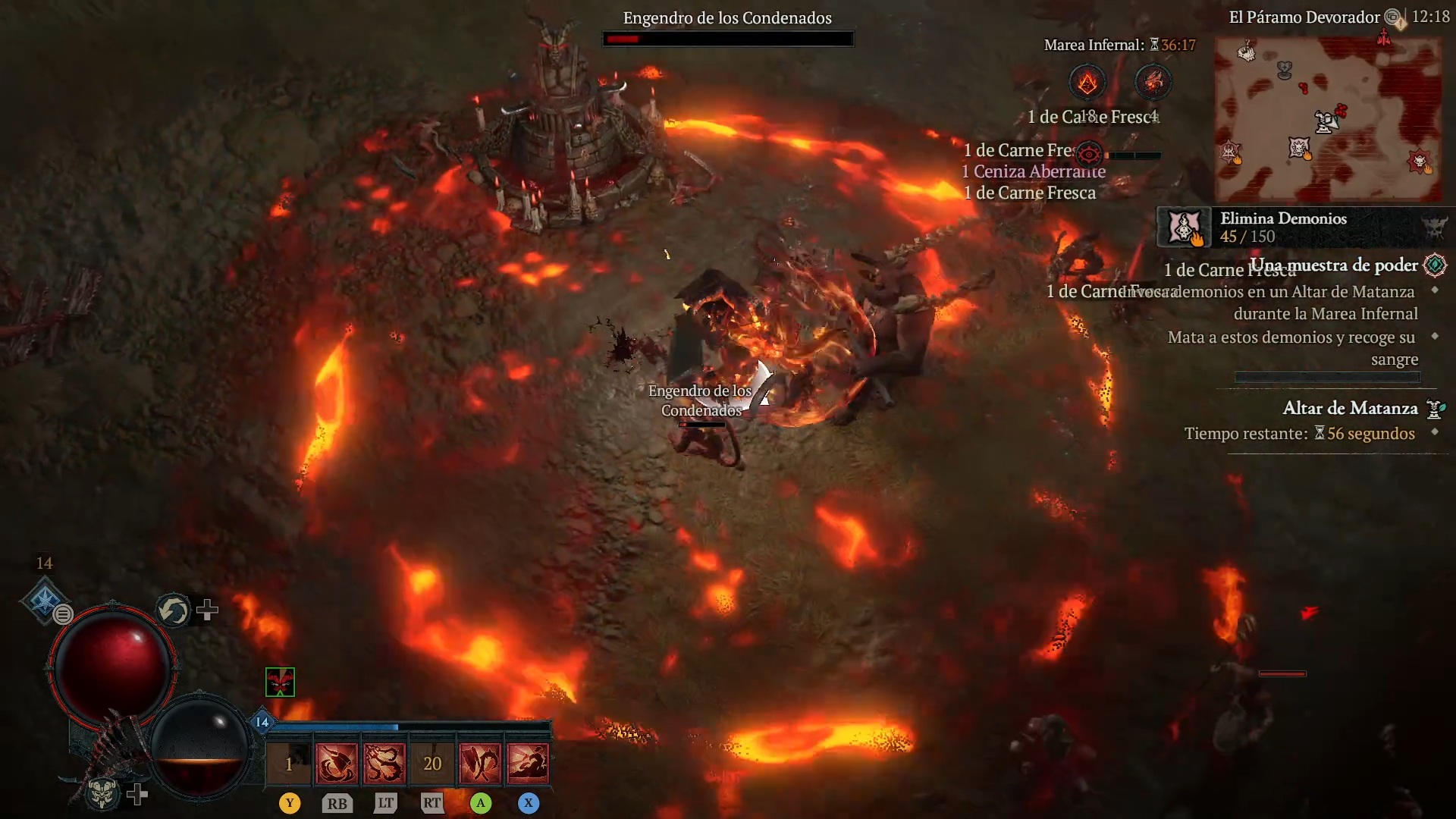The image size is (1456, 819).
Task: Activate the leaping warrior skill slot
Action: click(528, 763)
